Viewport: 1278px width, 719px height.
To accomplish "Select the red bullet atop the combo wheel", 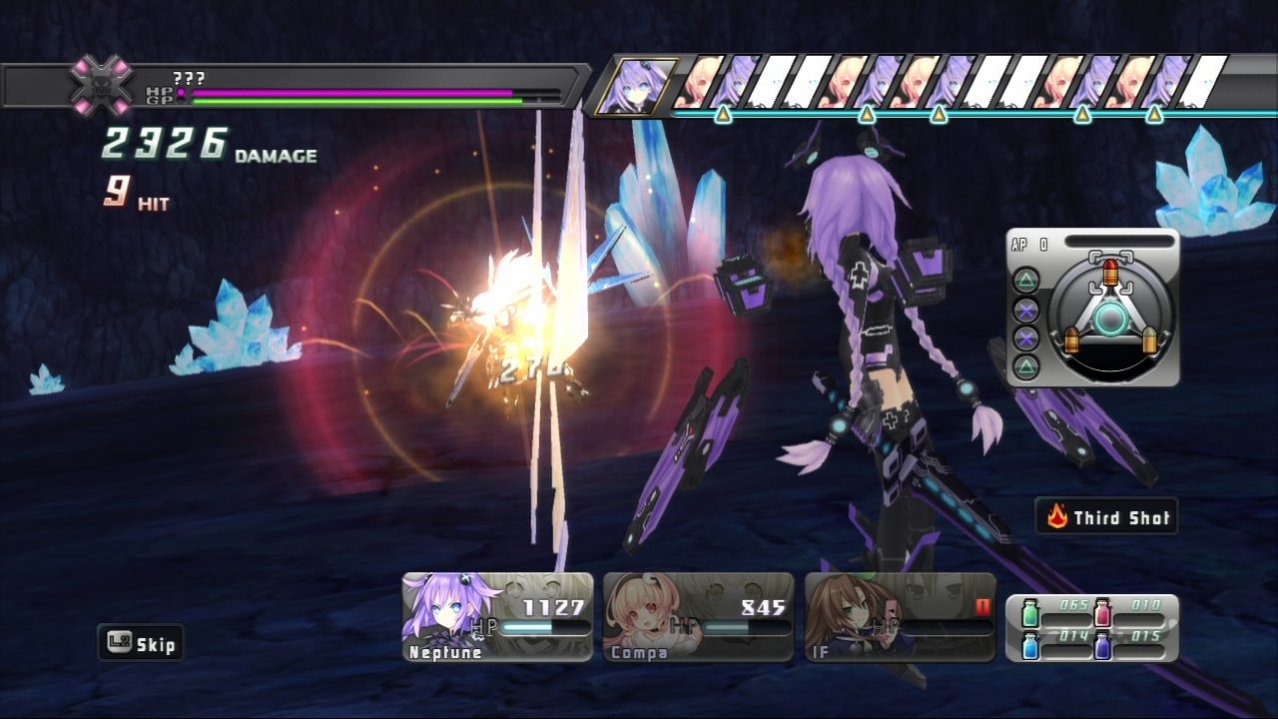I will click(1109, 271).
